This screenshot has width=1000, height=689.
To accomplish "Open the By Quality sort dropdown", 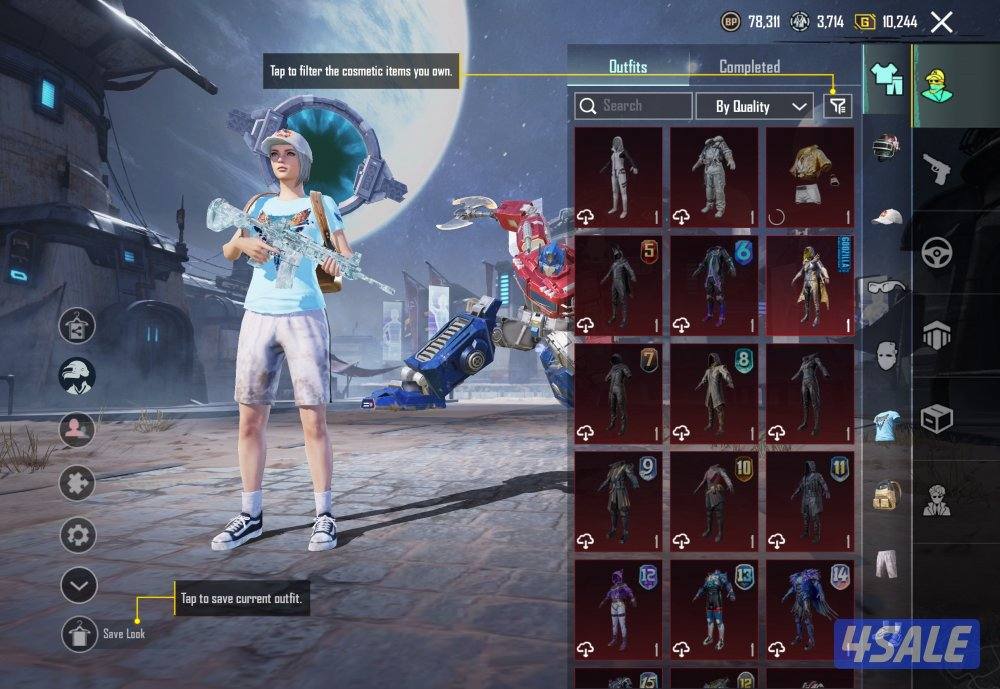I will tap(752, 106).
